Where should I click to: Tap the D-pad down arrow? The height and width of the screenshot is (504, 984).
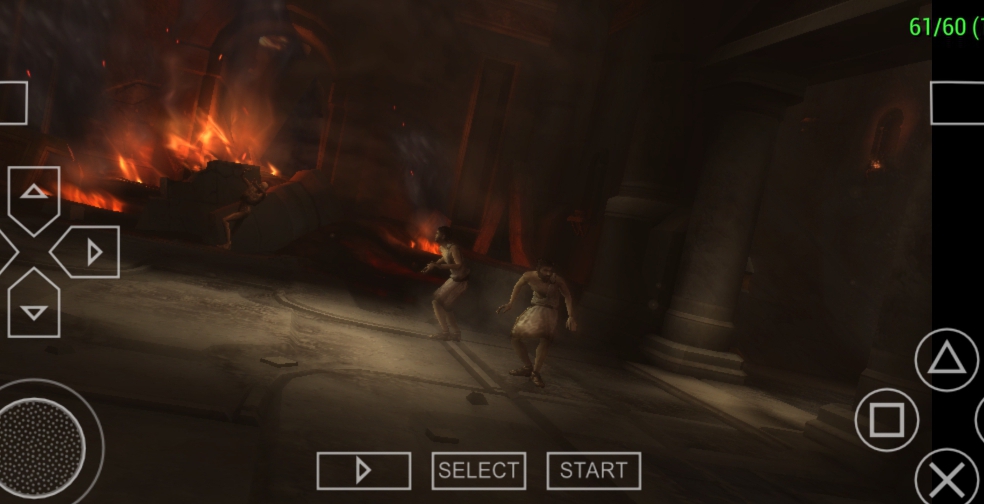click(x=34, y=309)
